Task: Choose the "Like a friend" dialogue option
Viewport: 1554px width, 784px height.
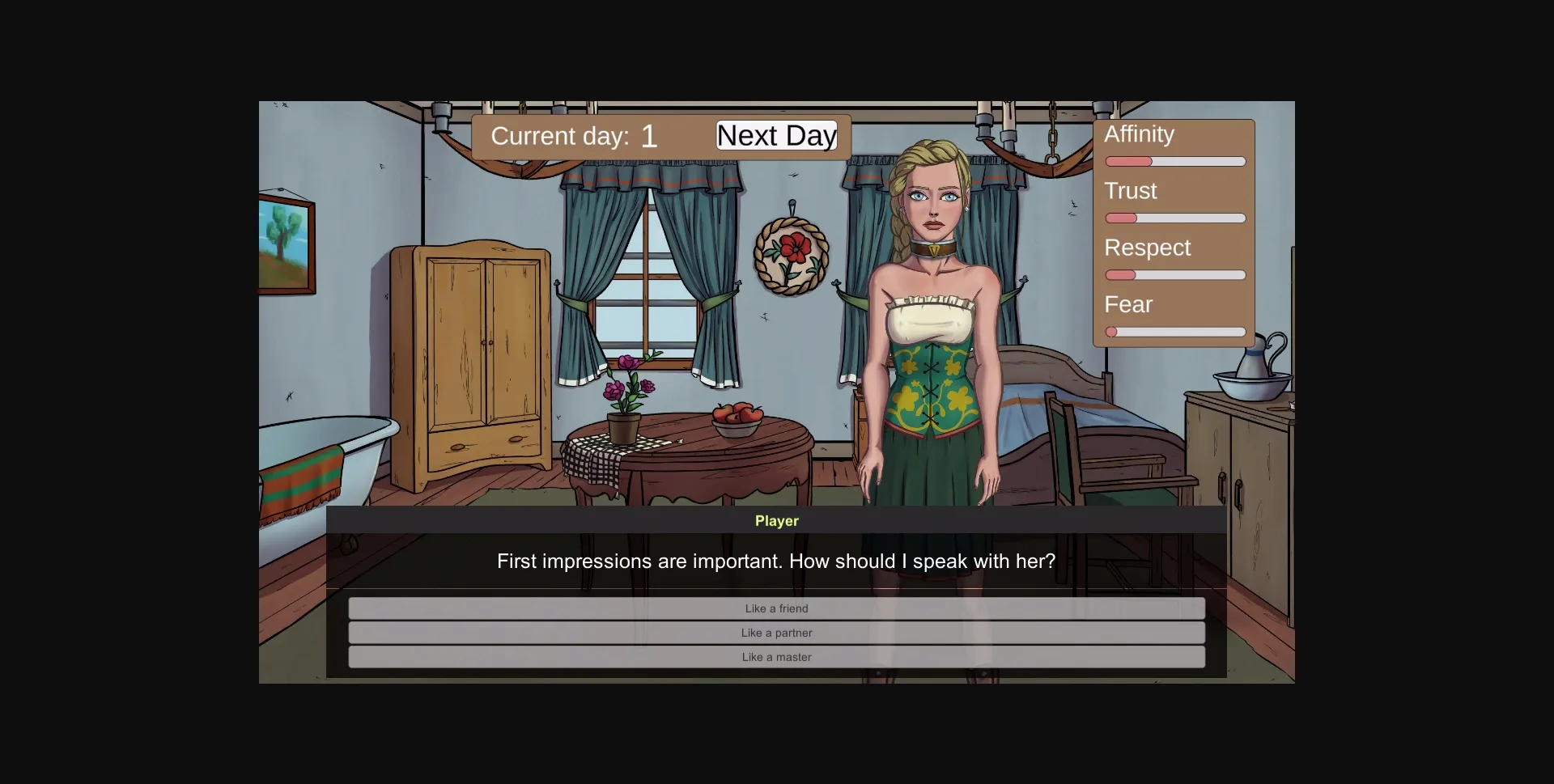Action: point(775,608)
